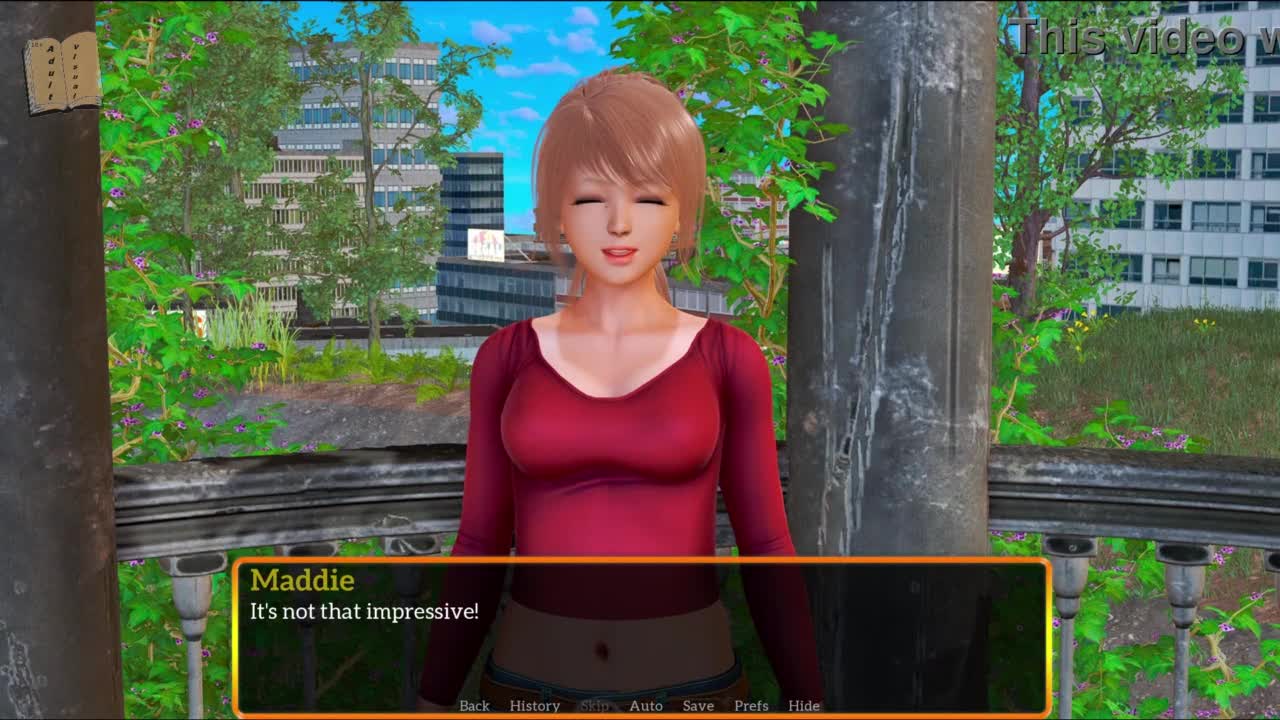Click the Skip button
Viewport: 1280px width, 720px height.
click(x=594, y=706)
